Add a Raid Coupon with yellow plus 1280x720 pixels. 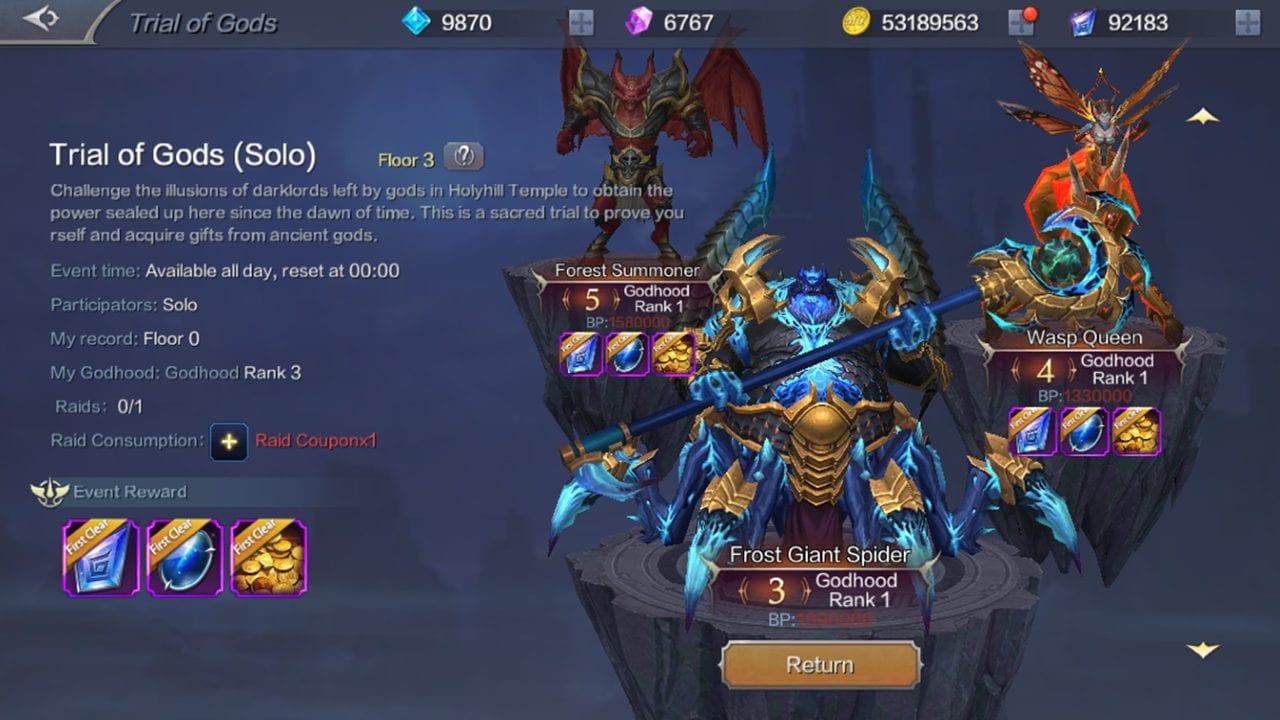229,441
